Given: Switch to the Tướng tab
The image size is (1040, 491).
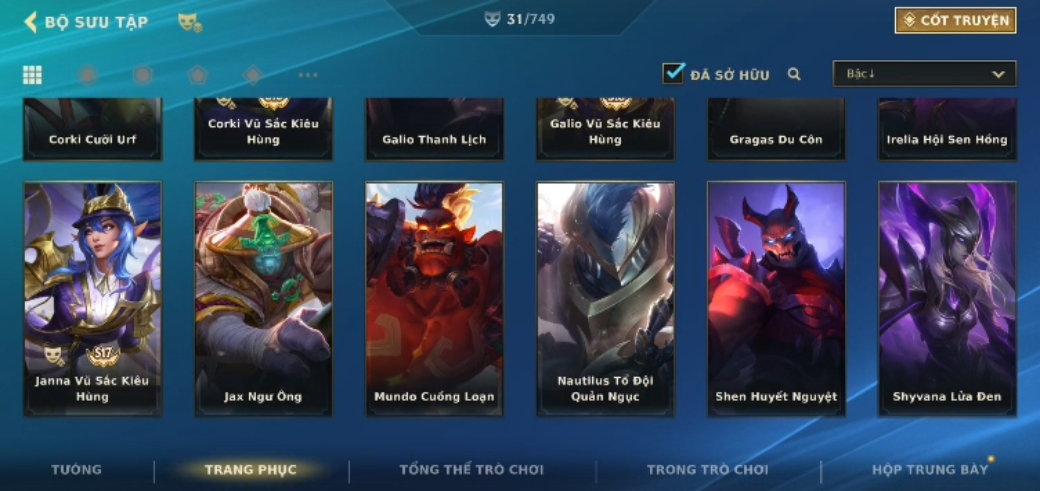Looking at the screenshot, I should click(x=77, y=470).
